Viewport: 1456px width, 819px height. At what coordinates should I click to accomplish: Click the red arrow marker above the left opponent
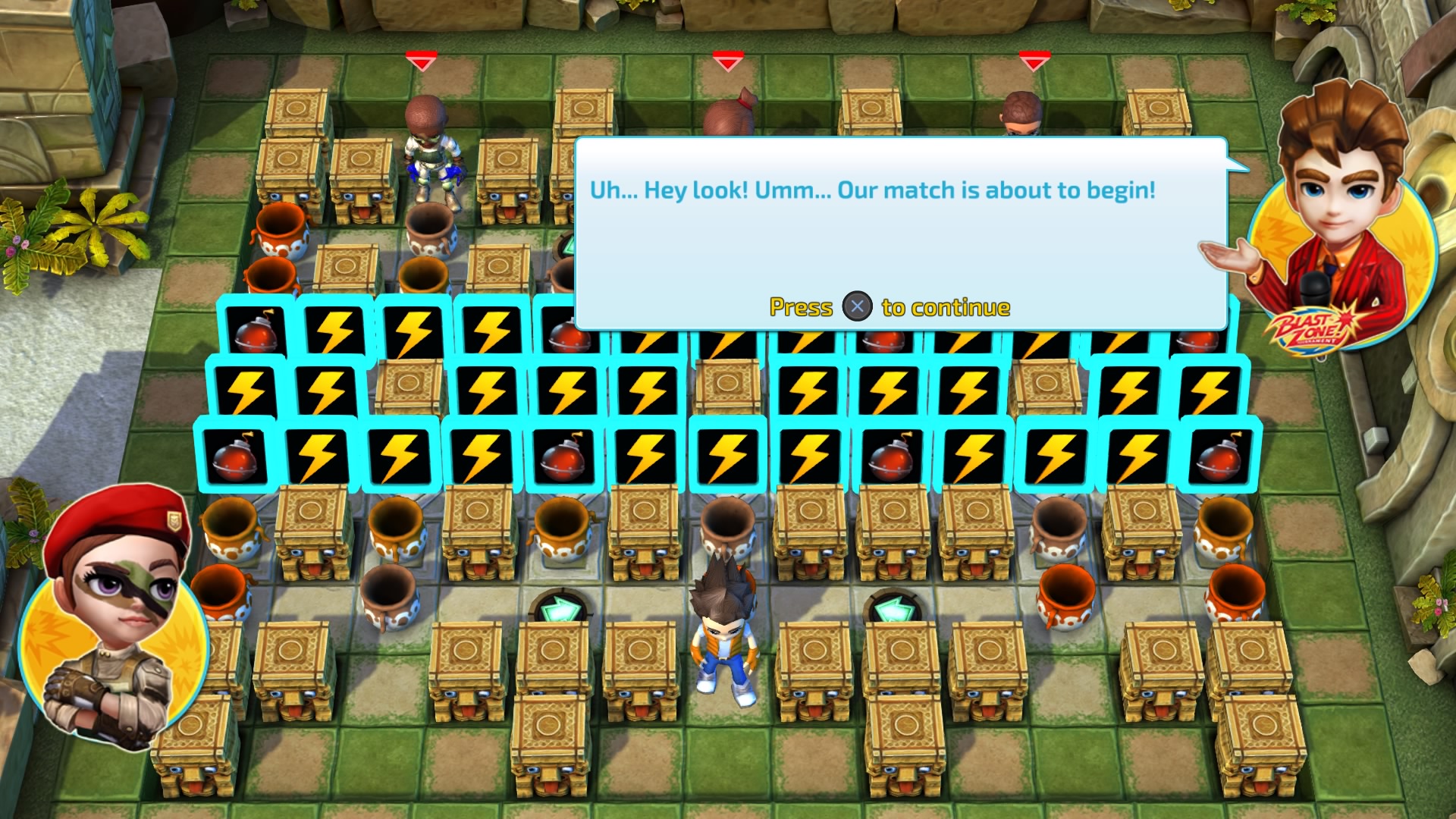[422, 59]
